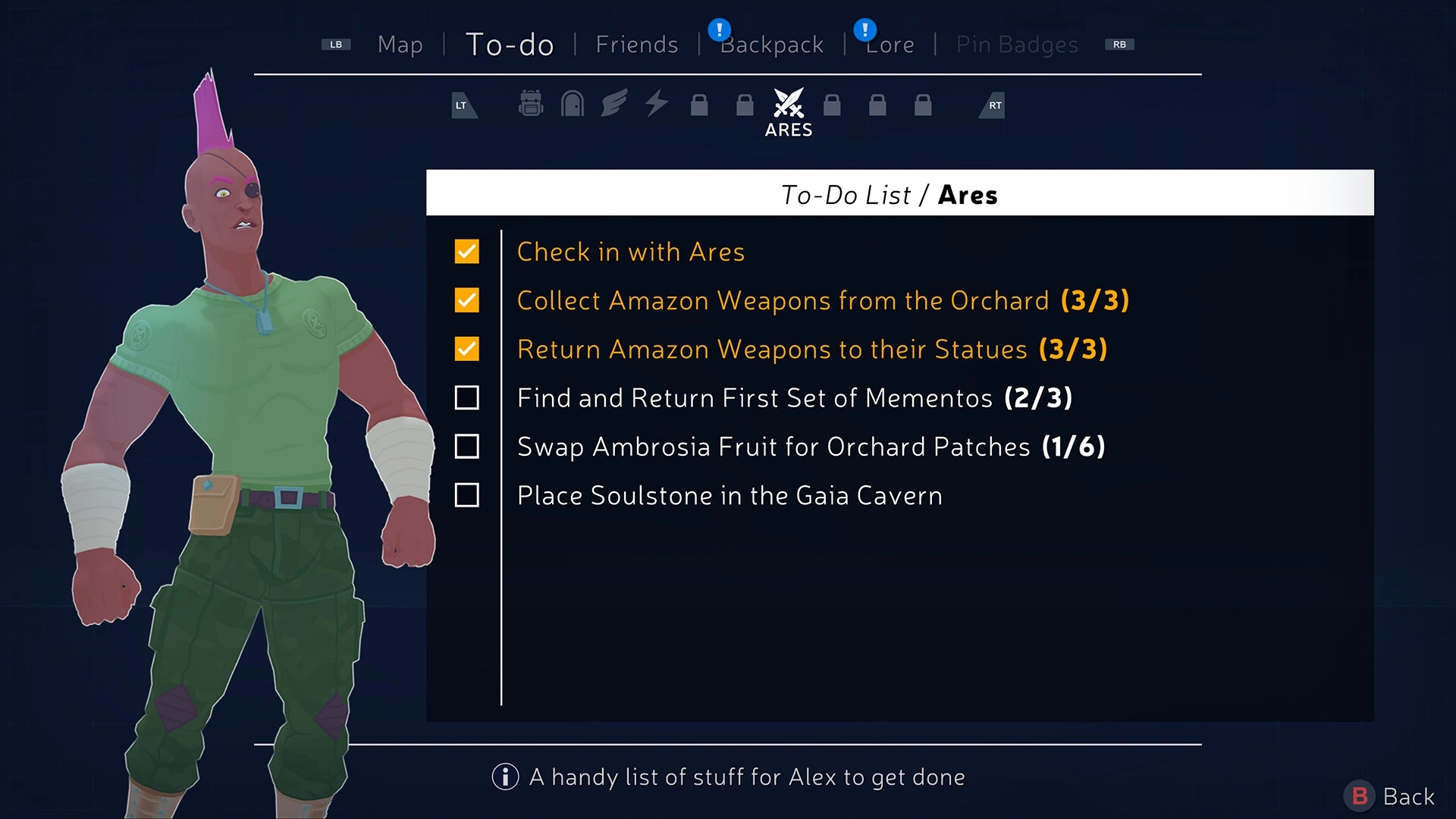Select the Check in with Ares task

tap(630, 252)
